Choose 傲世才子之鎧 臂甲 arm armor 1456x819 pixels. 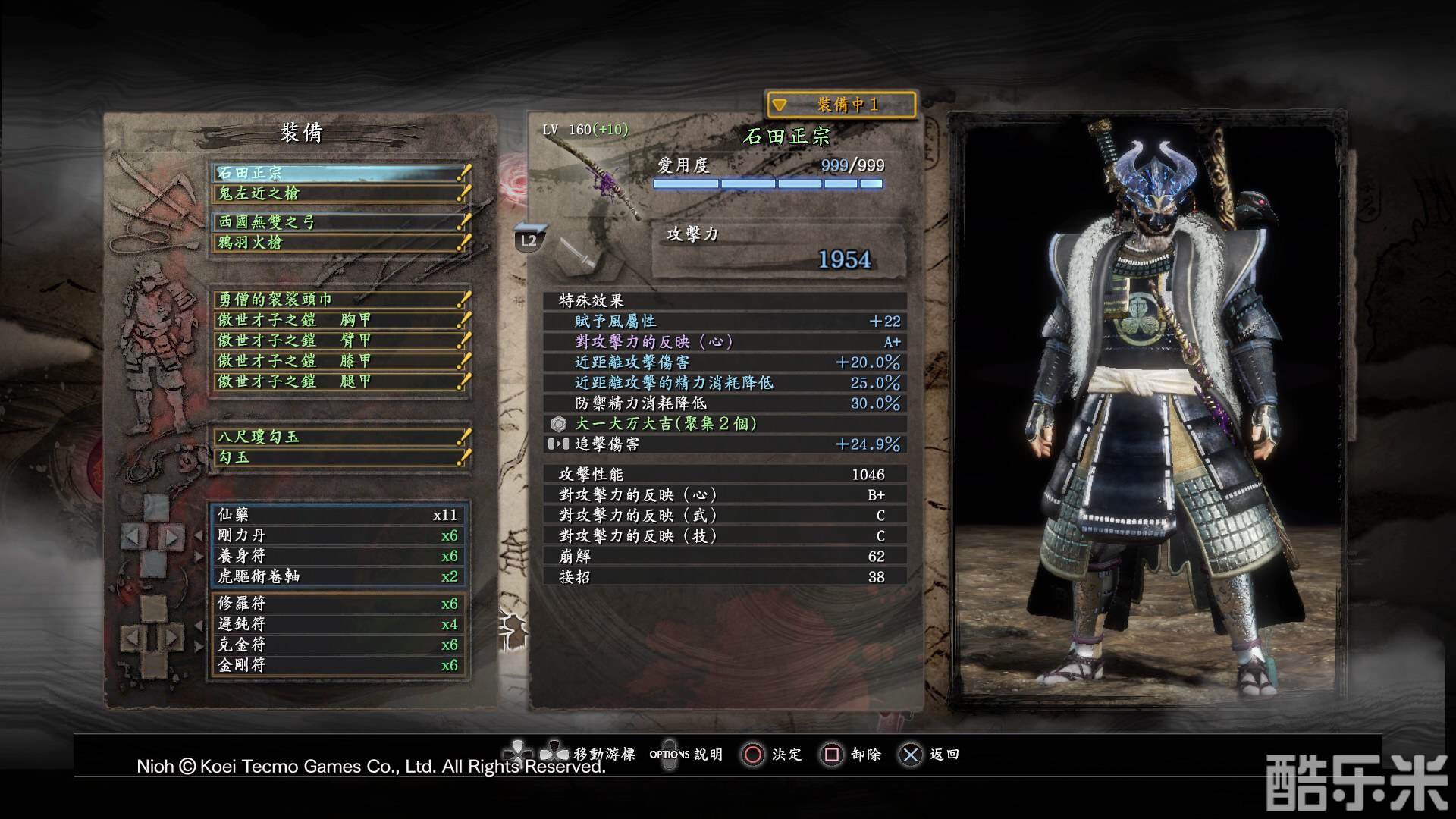click(340, 340)
